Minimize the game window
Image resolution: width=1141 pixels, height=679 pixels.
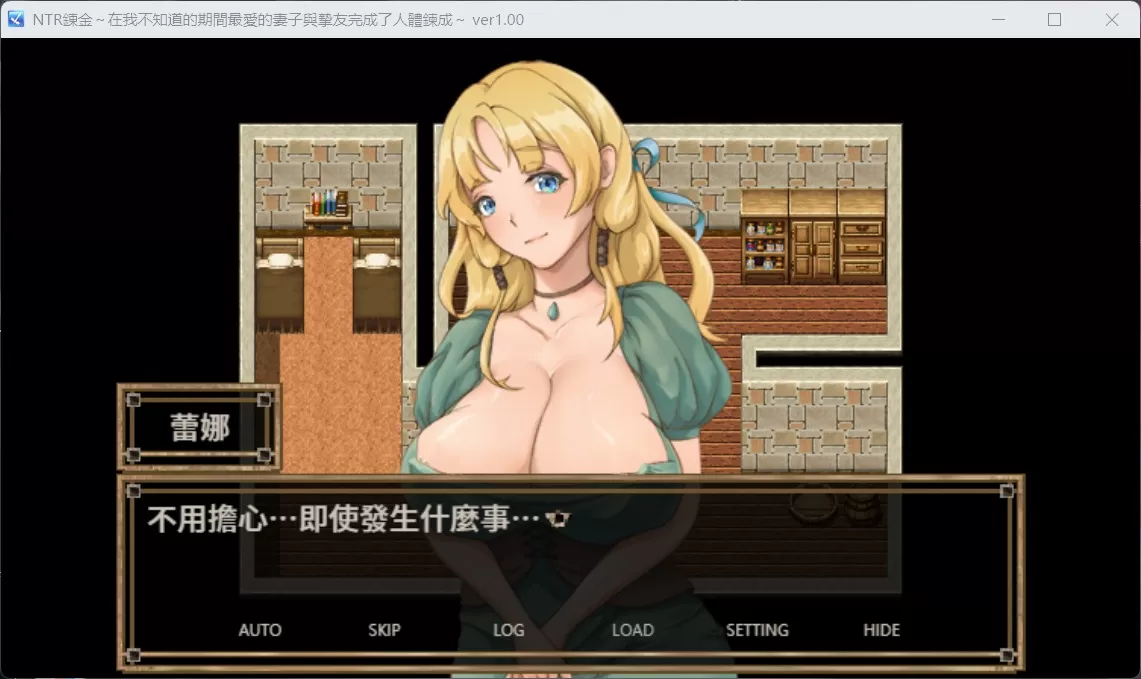point(997,19)
